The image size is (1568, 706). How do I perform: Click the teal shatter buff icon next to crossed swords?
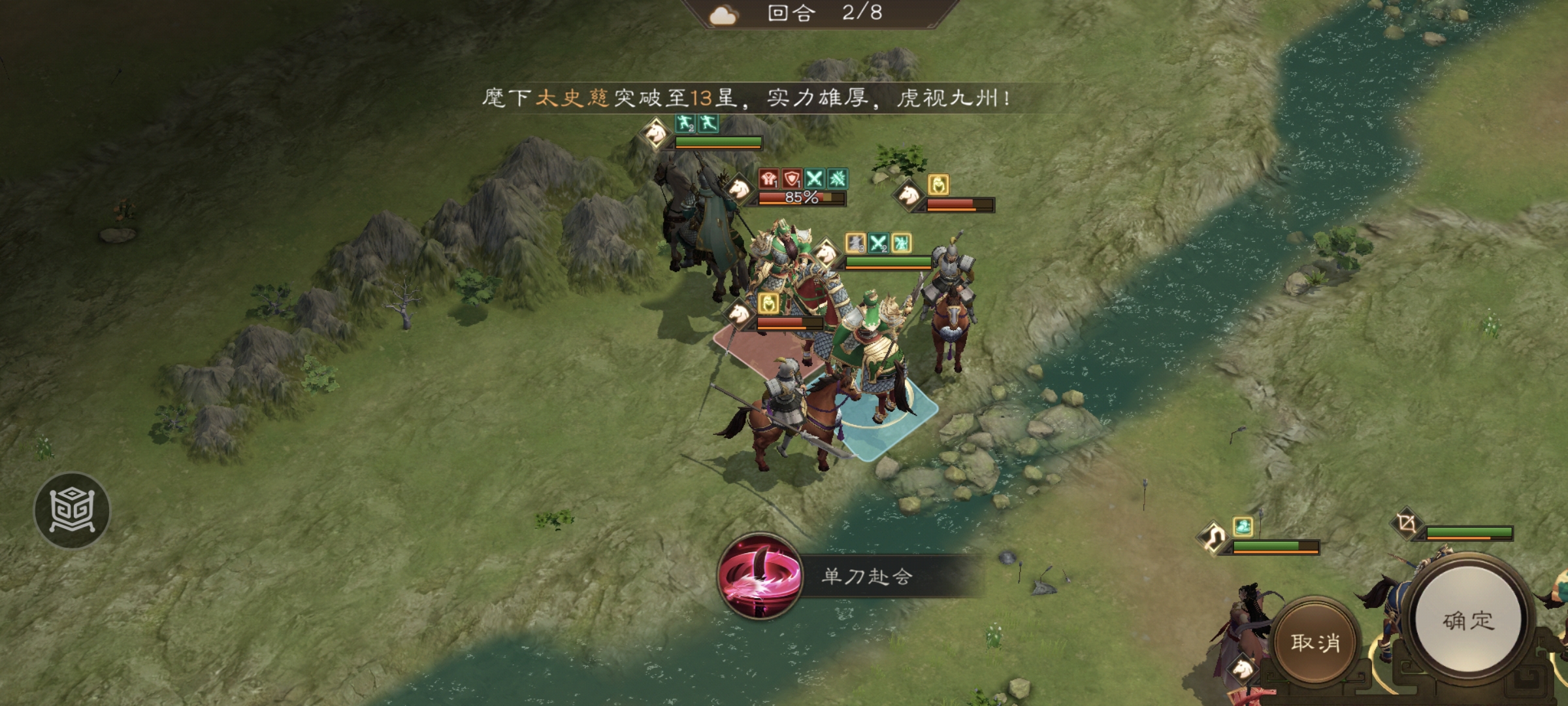pyautogui.click(x=838, y=178)
